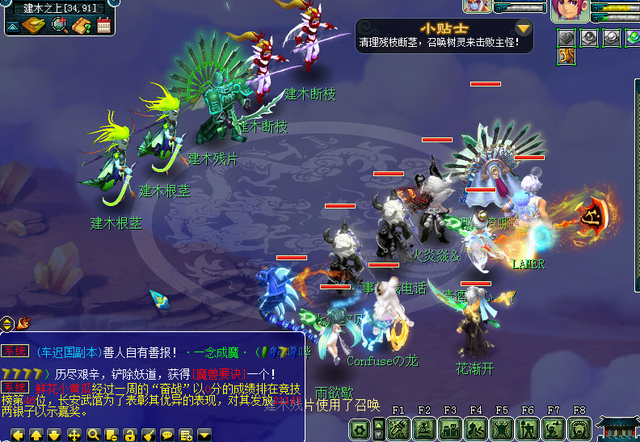
Task: Collapse the 小贴士 tip panel
Action: pos(523,29)
